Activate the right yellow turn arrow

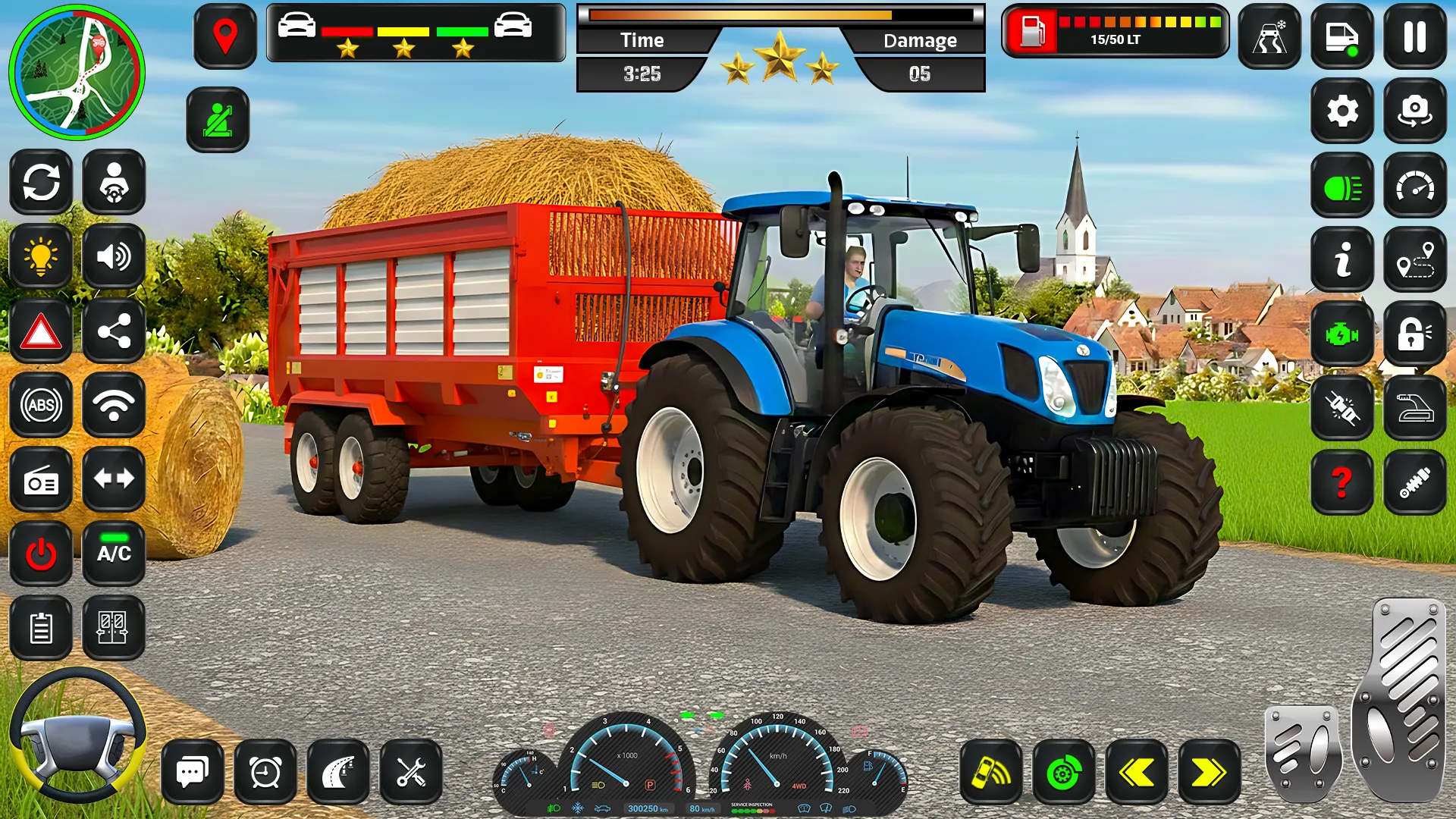coord(1209,773)
